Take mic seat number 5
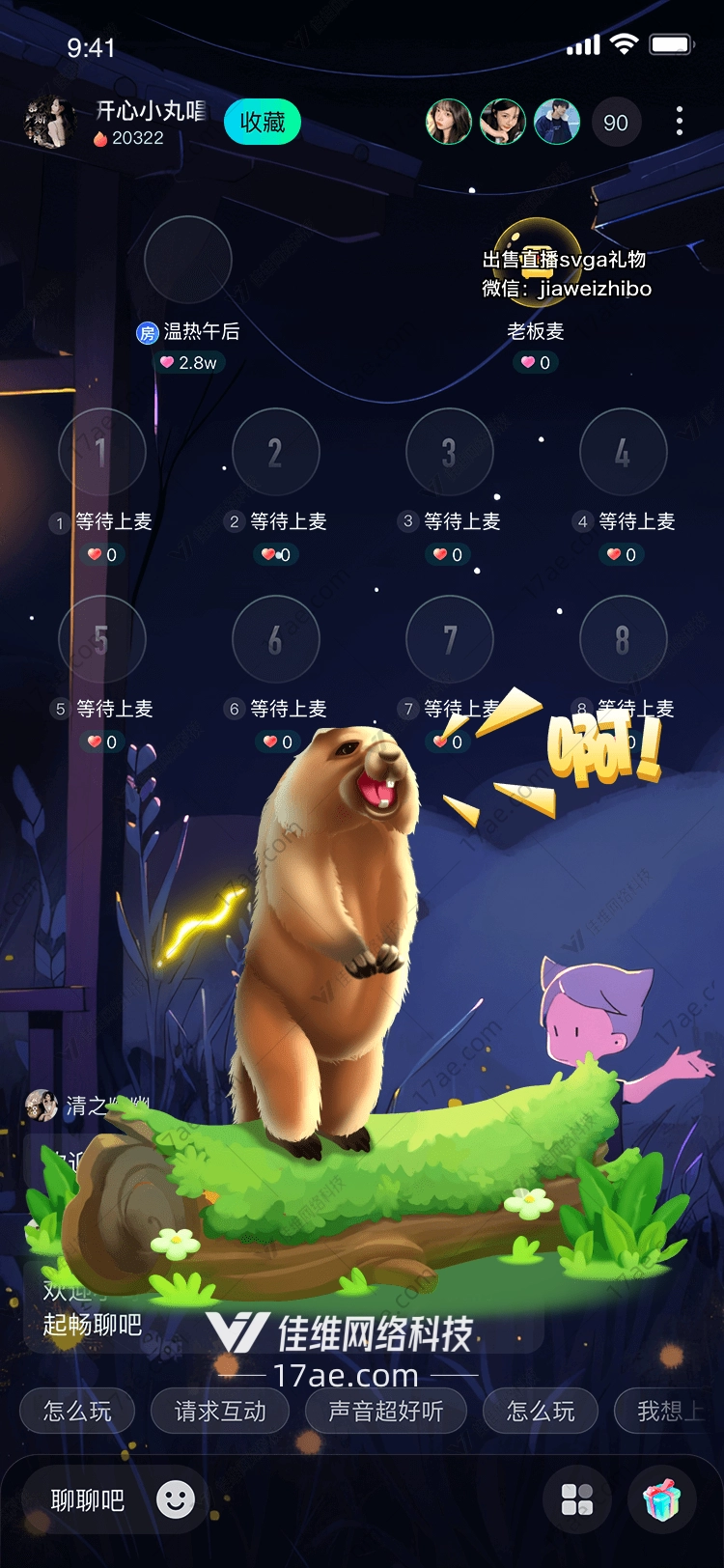The height and width of the screenshot is (1568, 724). coord(101,639)
